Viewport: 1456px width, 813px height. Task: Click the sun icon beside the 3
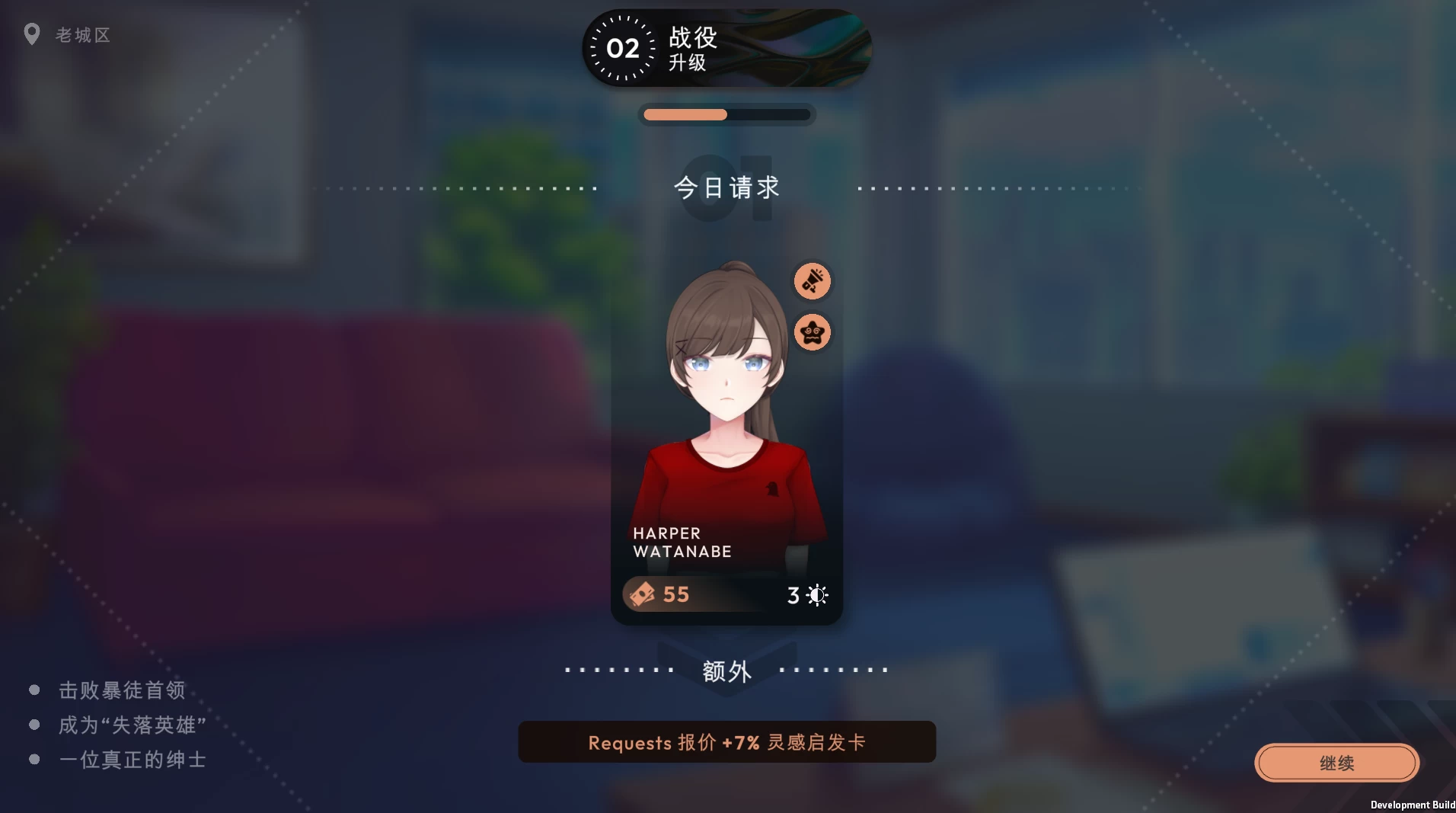(816, 595)
